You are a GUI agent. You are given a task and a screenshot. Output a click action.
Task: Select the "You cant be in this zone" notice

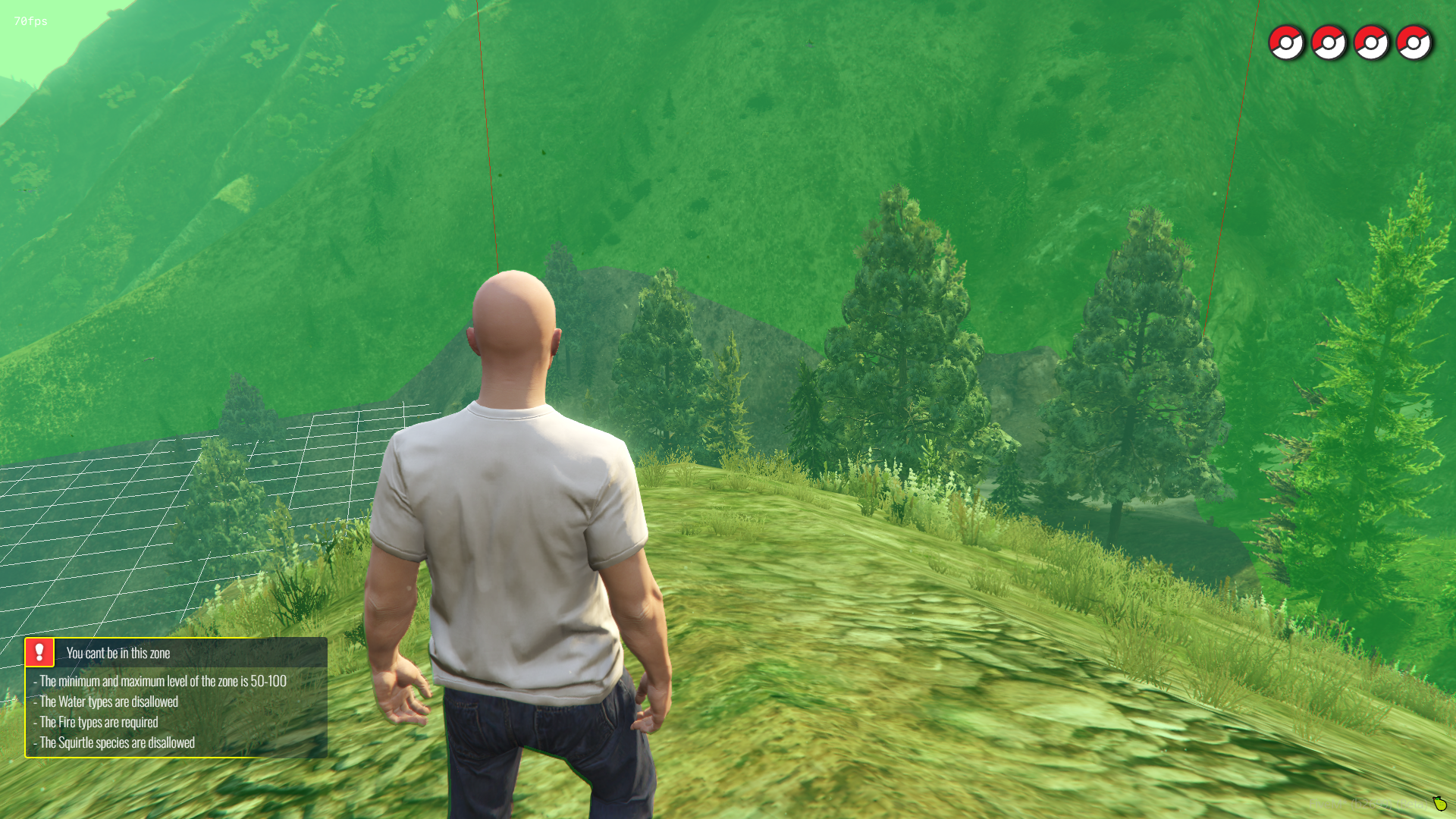(x=118, y=653)
